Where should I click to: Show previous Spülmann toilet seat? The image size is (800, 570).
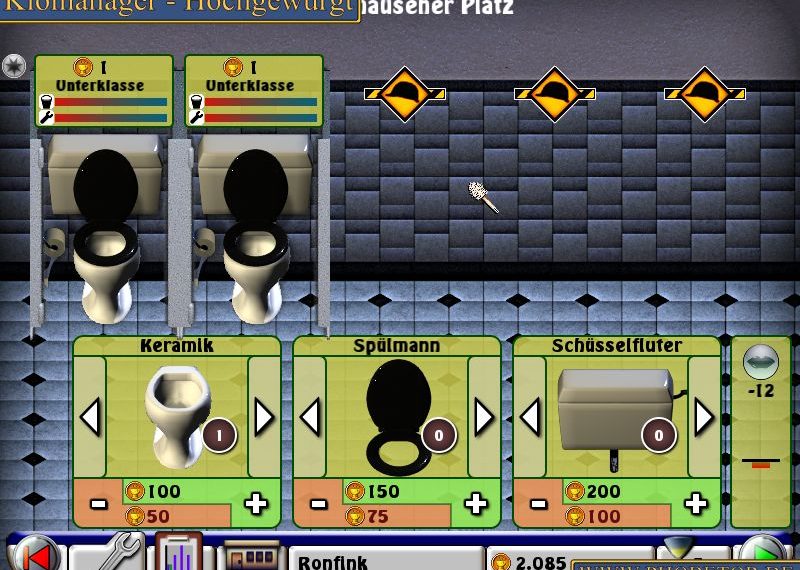(x=310, y=416)
